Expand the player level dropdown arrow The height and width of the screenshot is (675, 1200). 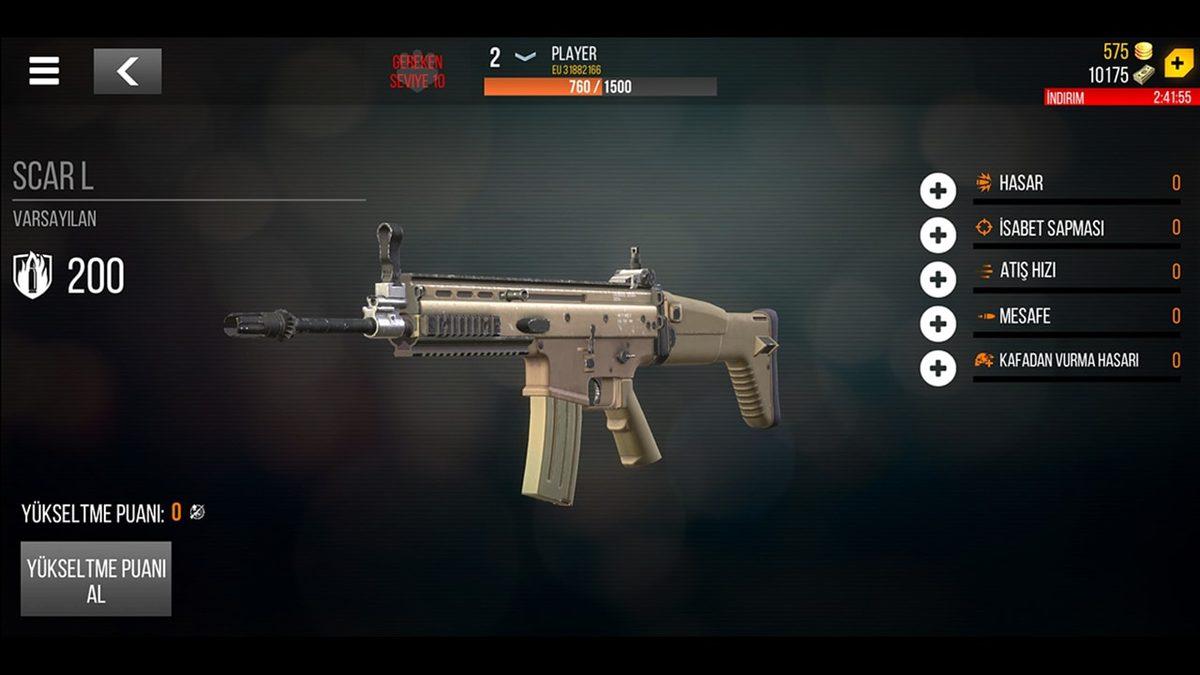[x=525, y=57]
